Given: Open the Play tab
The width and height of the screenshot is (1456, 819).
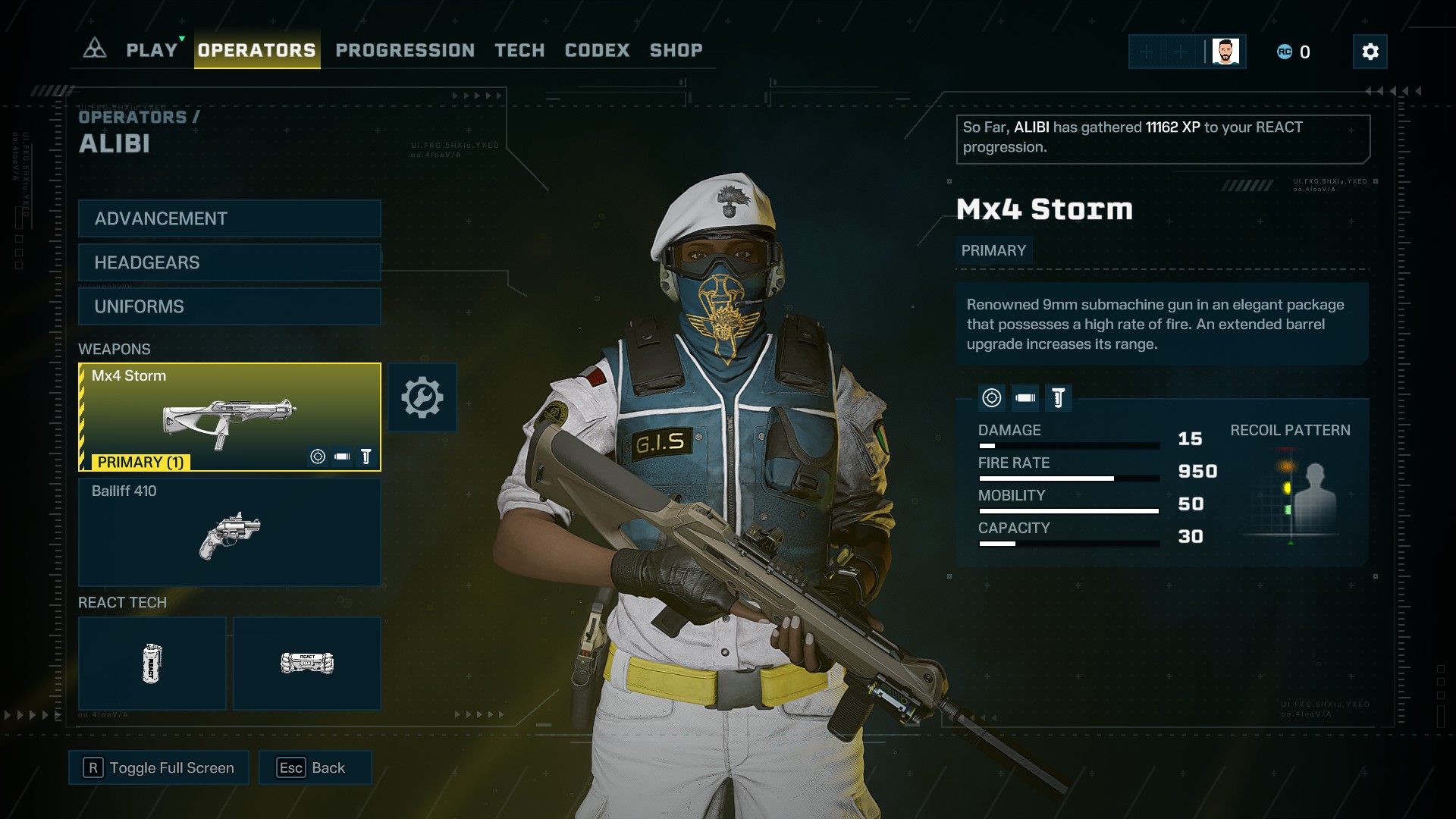Looking at the screenshot, I should pos(152,50).
